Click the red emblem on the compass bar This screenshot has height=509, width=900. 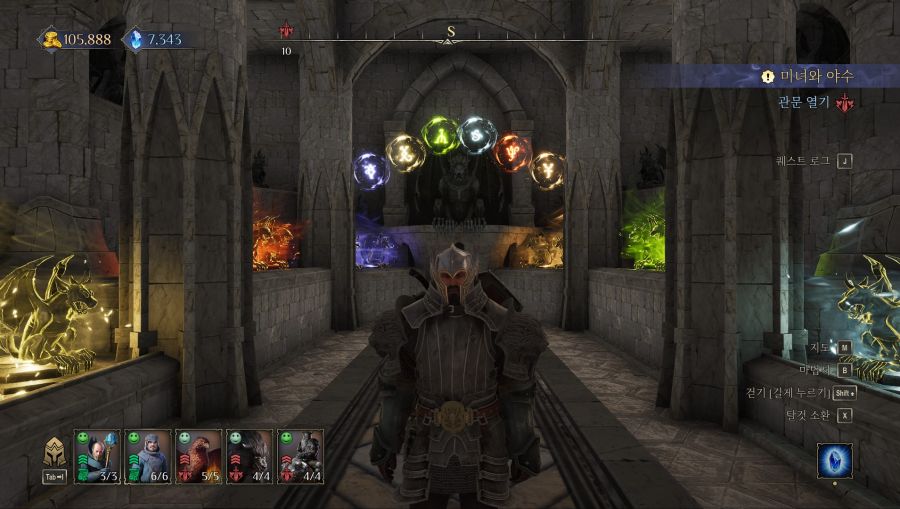286,32
